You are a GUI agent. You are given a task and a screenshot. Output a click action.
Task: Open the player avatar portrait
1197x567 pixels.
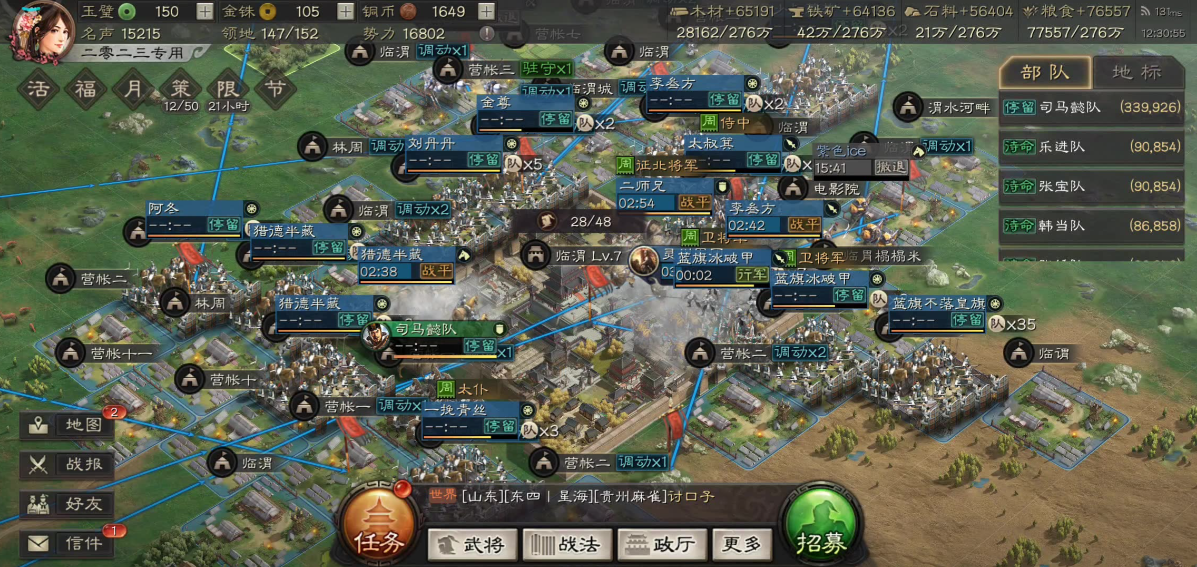pyautogui.click(x=38, y=30)
